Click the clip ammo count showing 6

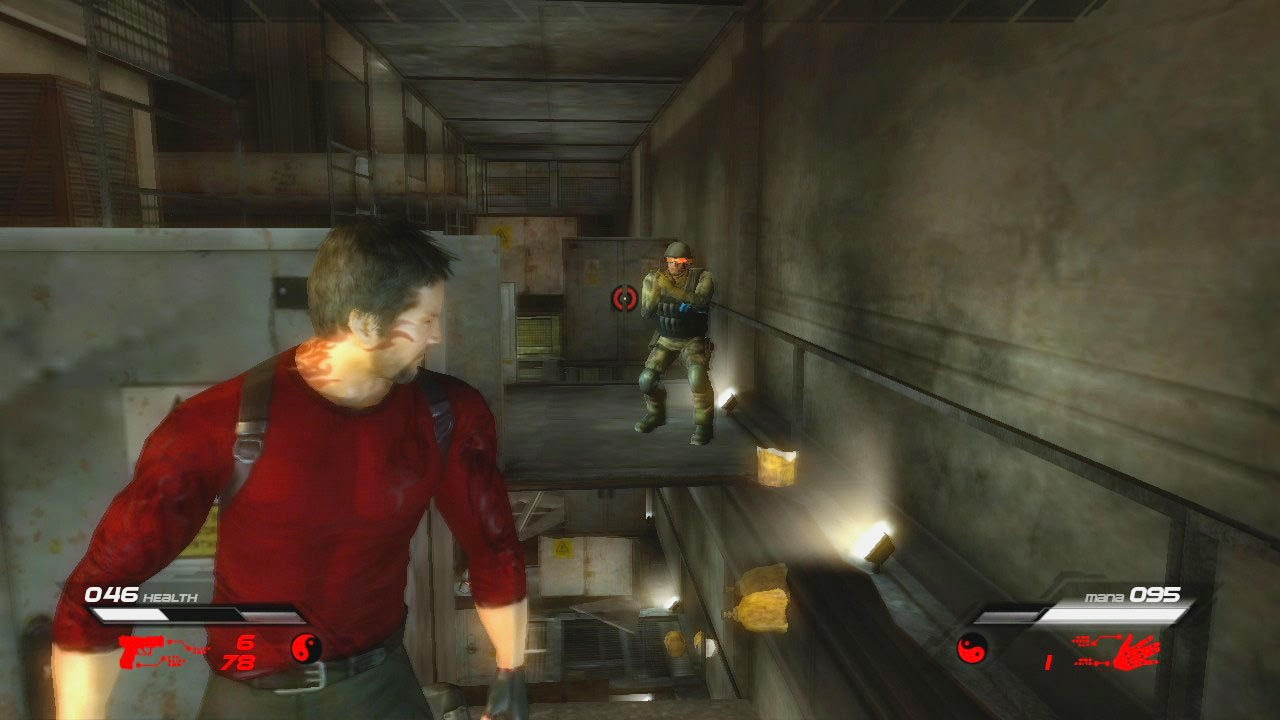pos(249,640)
